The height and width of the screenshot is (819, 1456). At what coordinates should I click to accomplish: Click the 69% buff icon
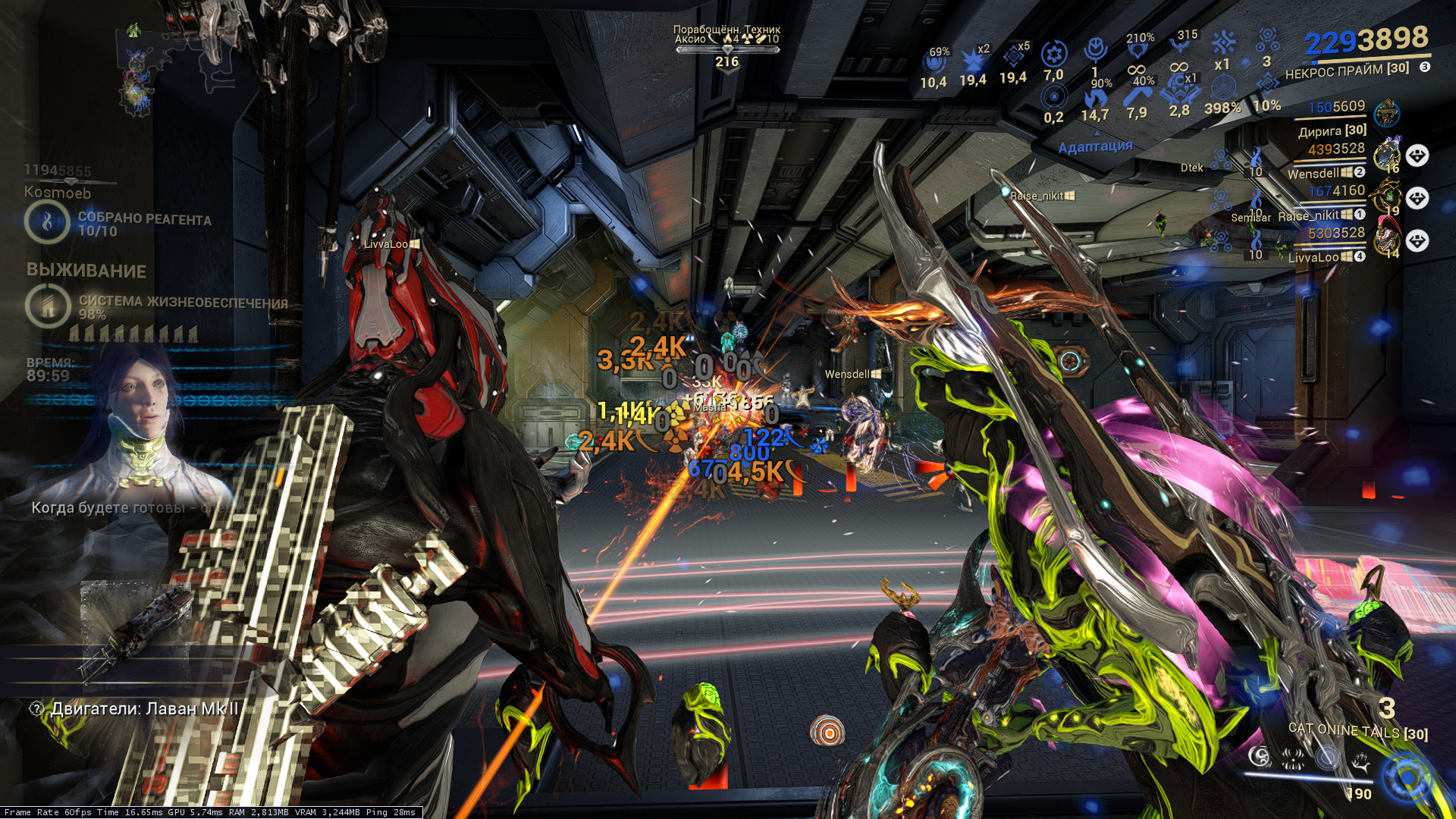click(x=934, y=62)
